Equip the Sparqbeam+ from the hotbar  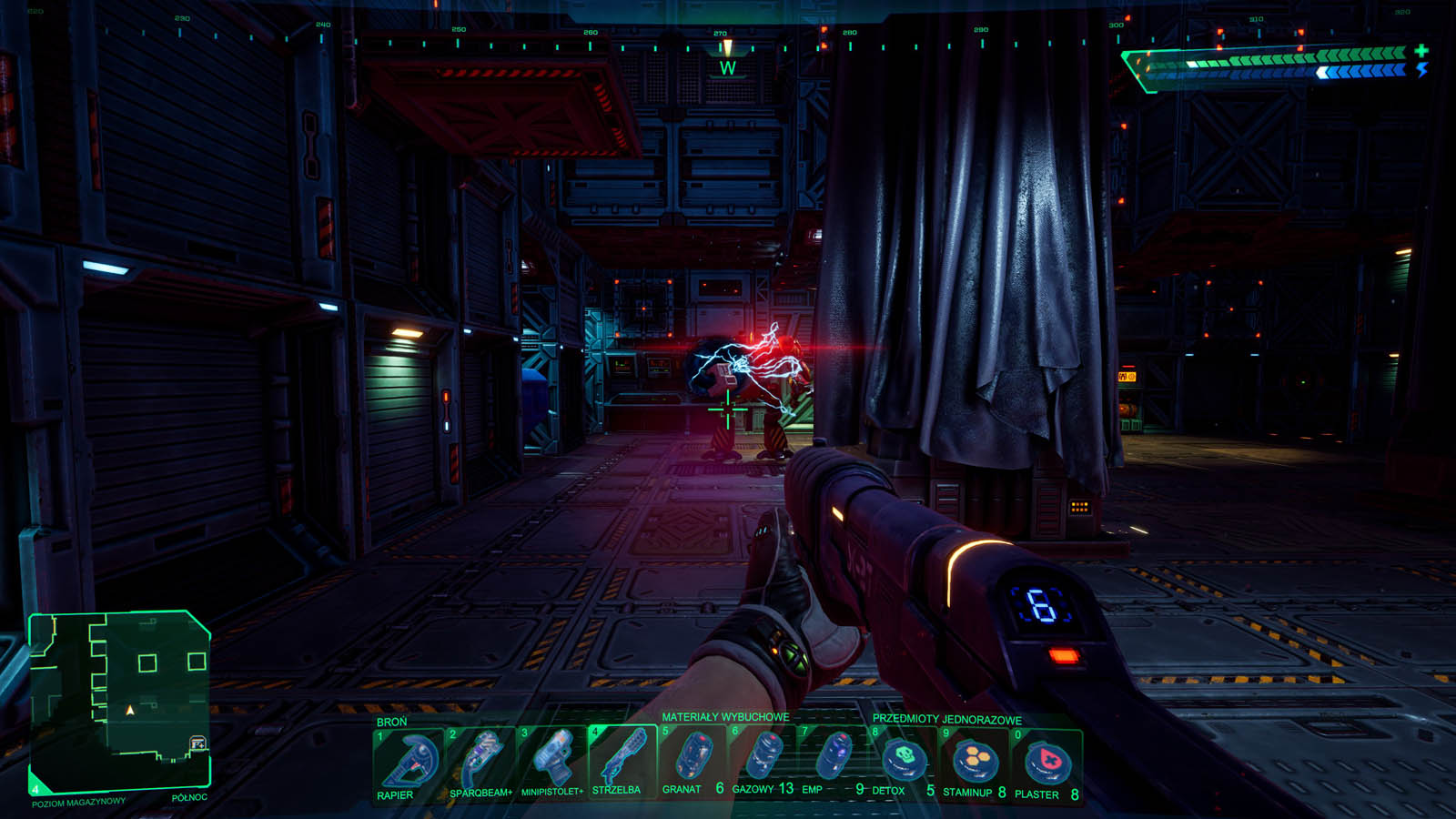pos(480,763)
